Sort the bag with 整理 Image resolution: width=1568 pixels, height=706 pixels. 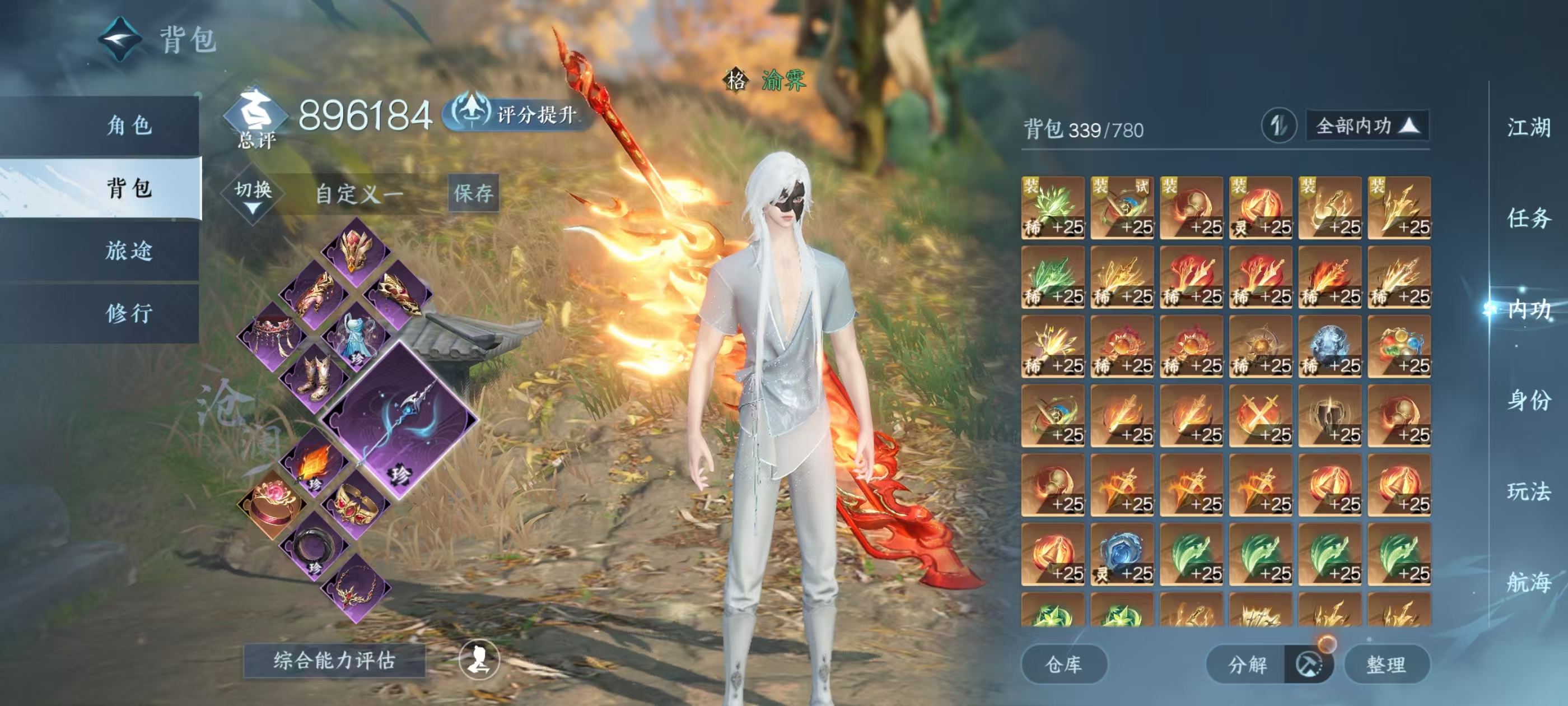click(1386, 664)
